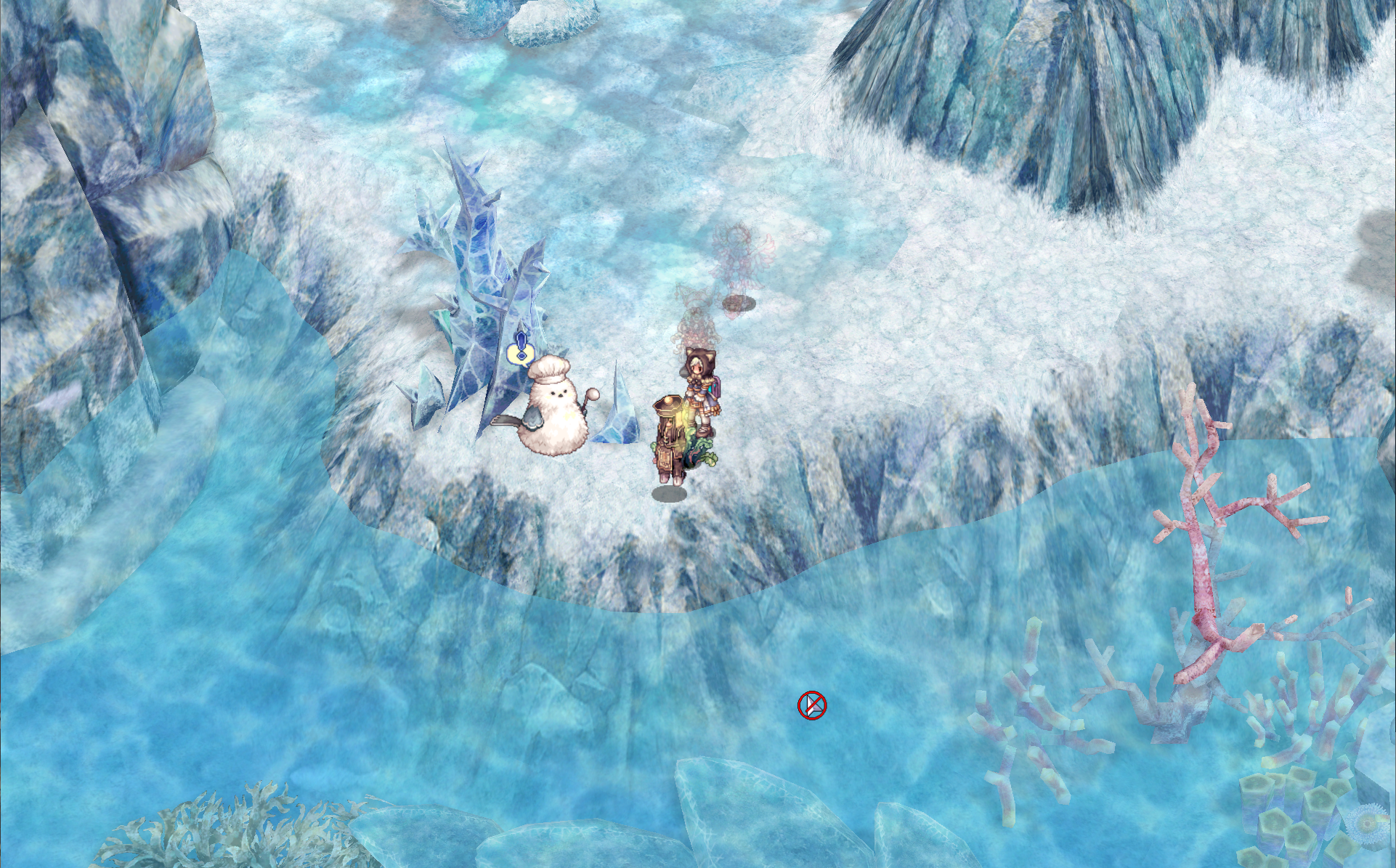
Task: Click the blue exclamation quest bubble
Action: 520,351
